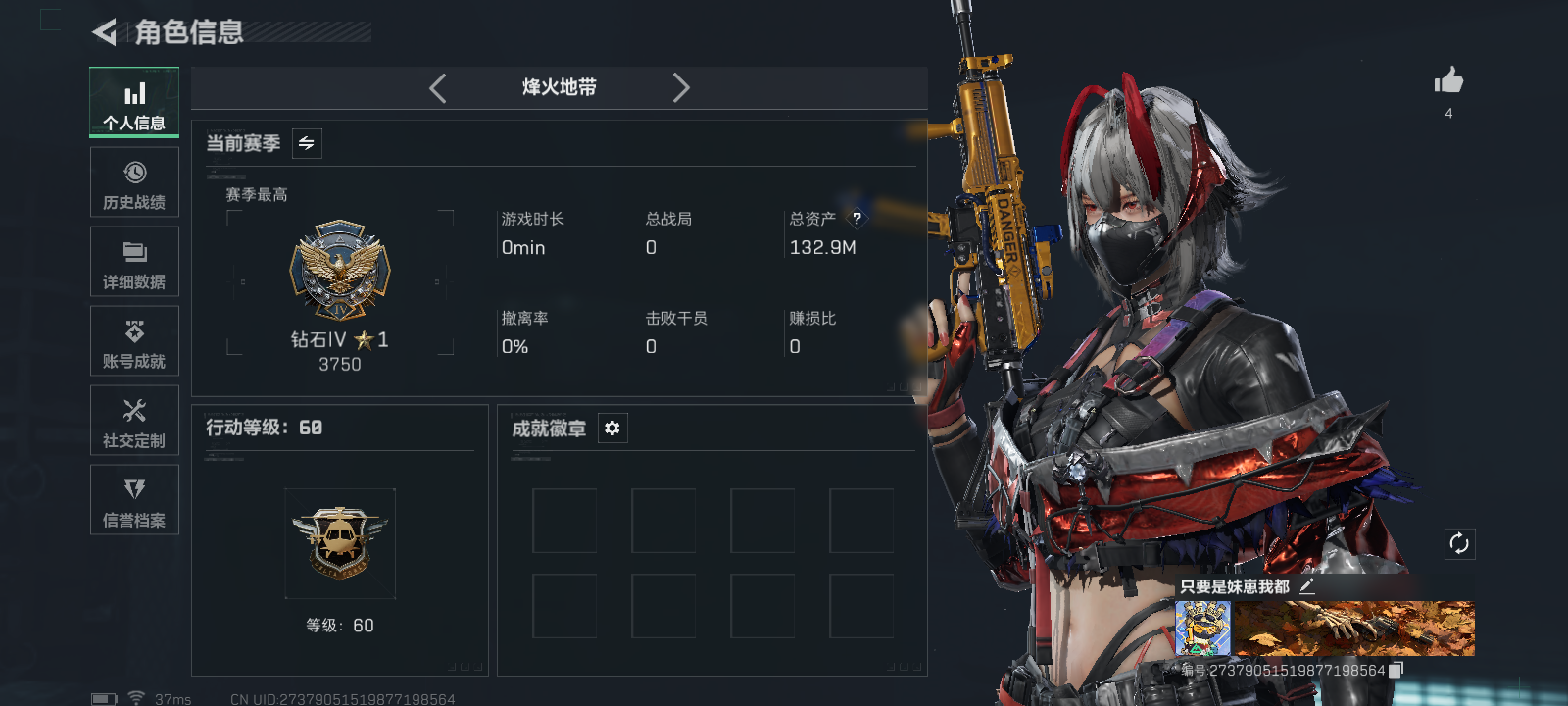Open achievement badge settings via the gear icon
The width and height of the screenshot is (1568, 706).
(612, 428)
